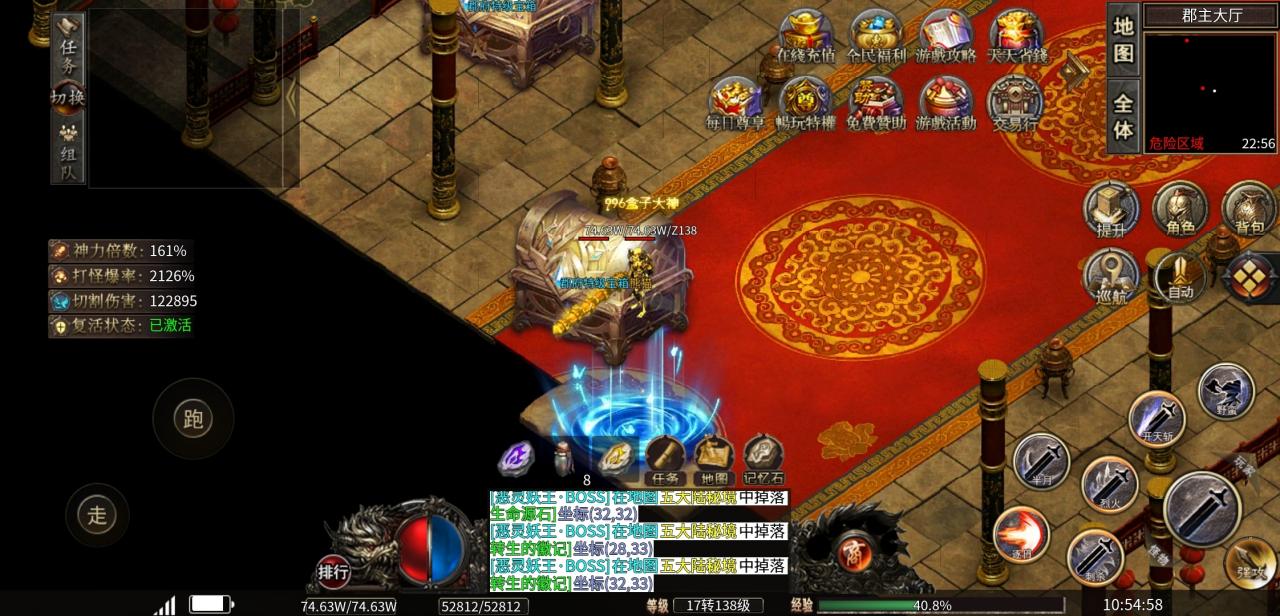Open the 游戏攻略 game guide icon
1280x616 pixels.
coord(946,38)
